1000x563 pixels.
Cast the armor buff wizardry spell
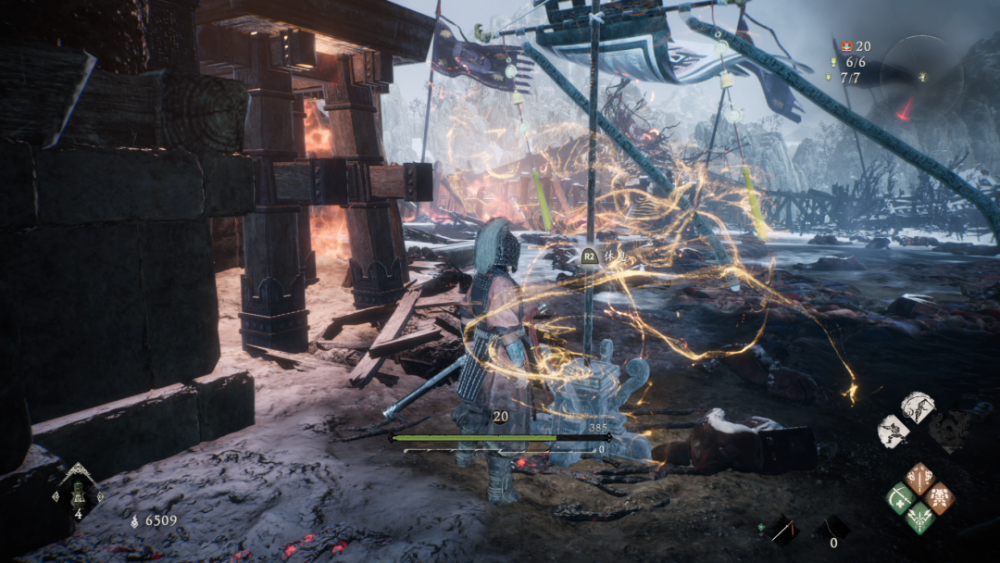[x=939, y=497]
